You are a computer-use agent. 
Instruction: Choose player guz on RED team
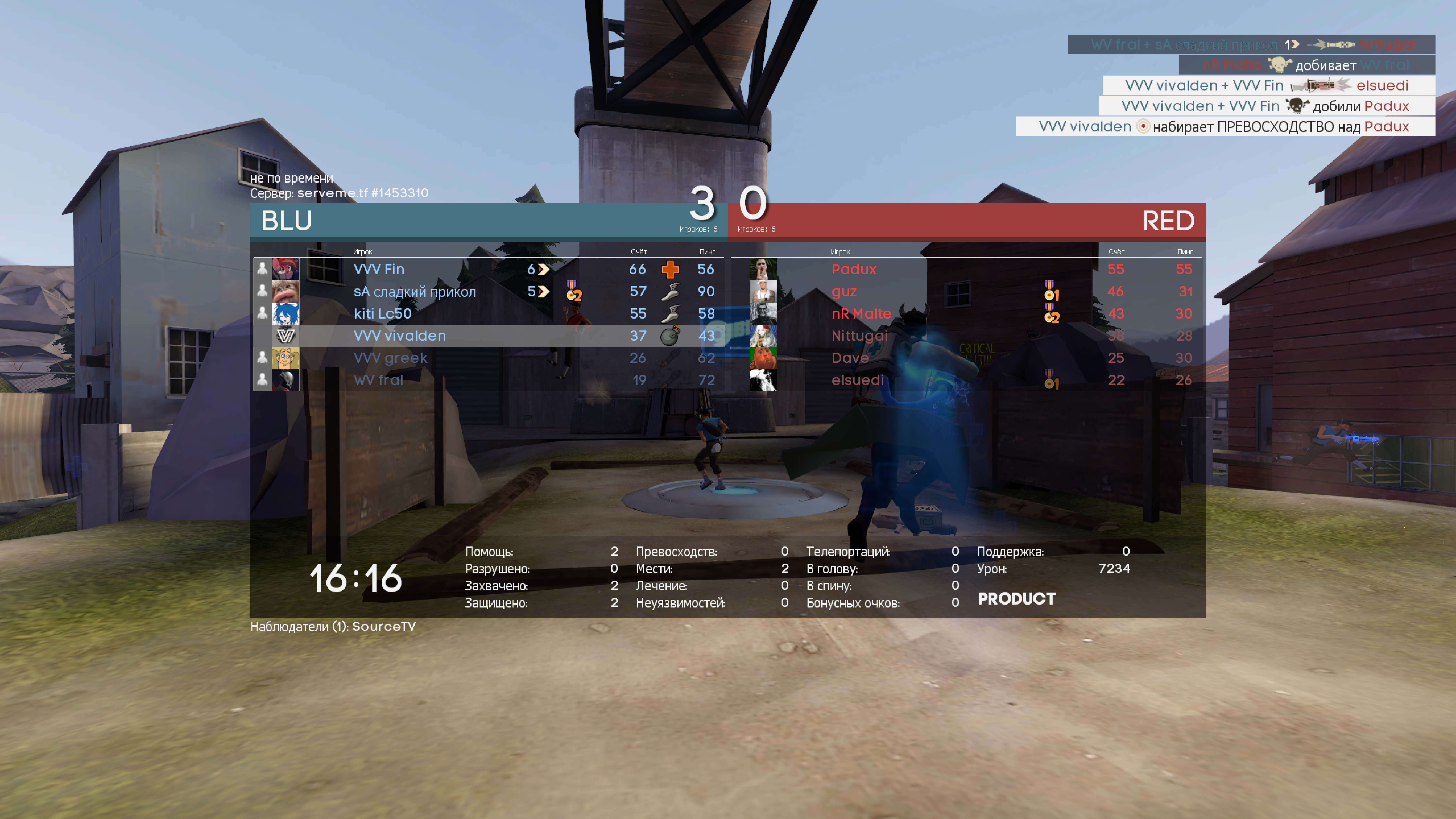tap(844, 292)
